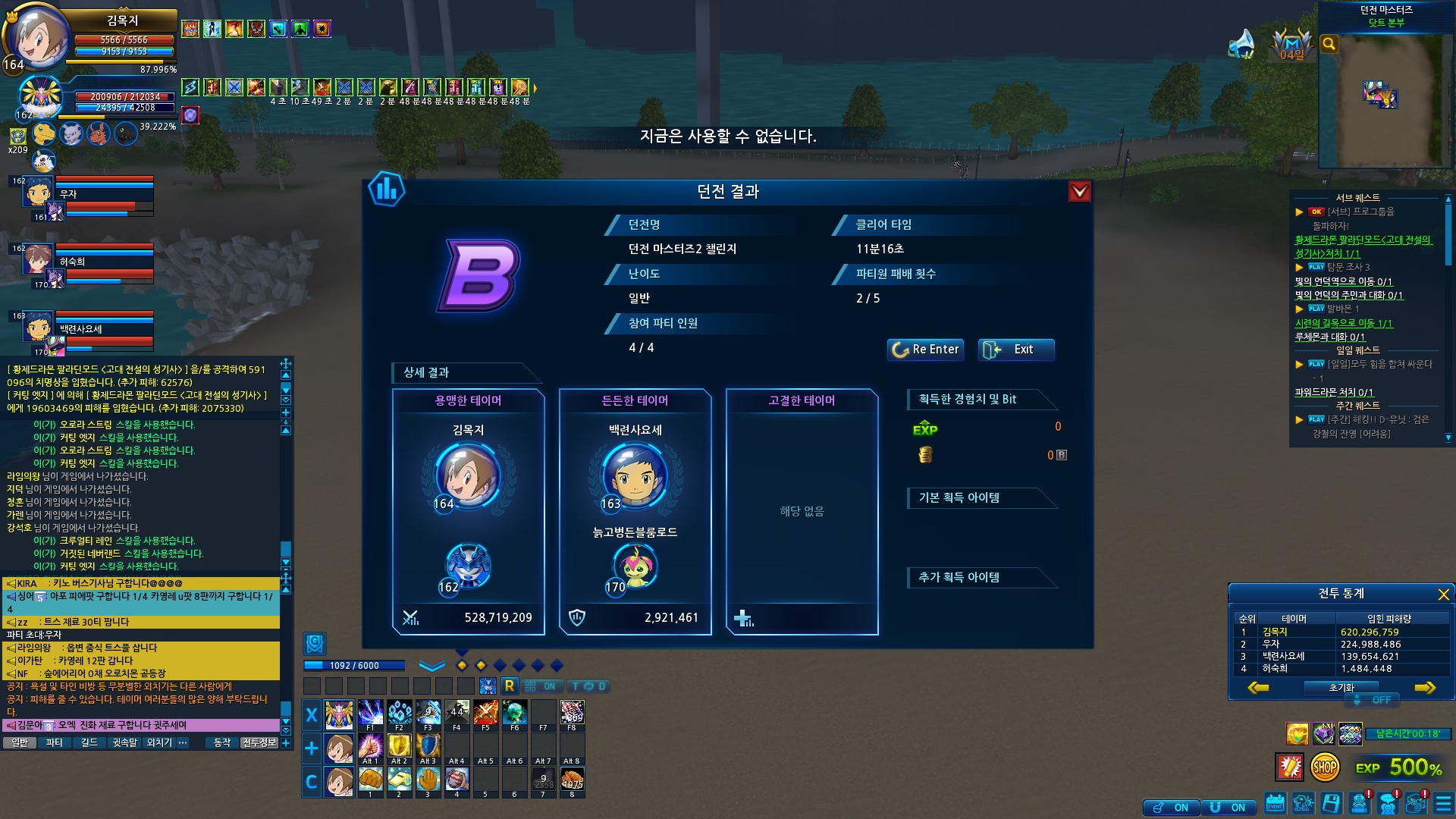Go to previous battle statistics page arrow

coord(1258,688)
